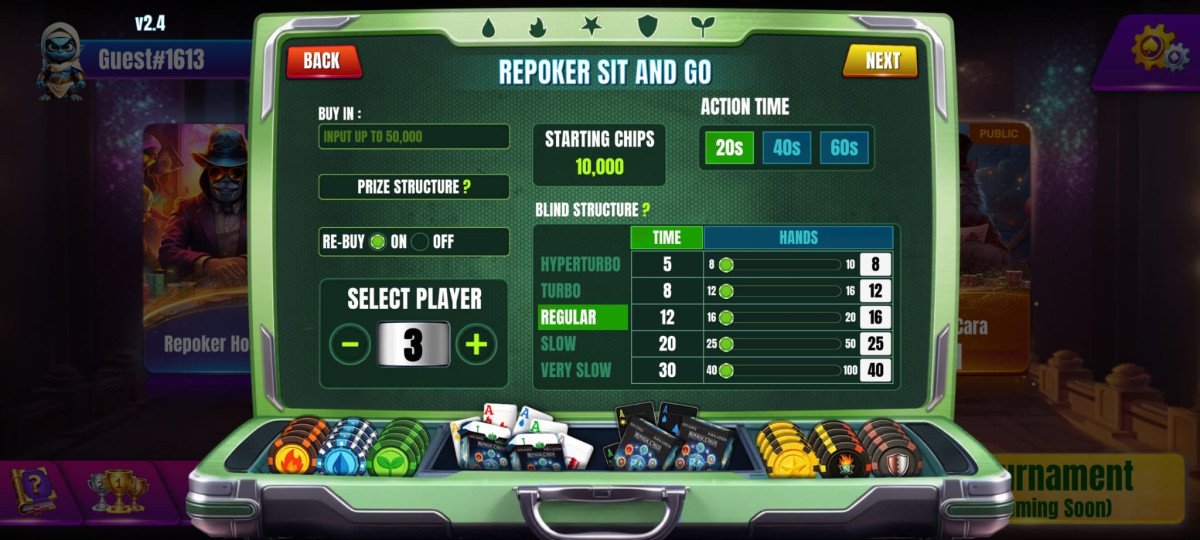Viewport: 1200px width, 540px height.
Task: Turn Re-Buy OFF
Action: 420,242
